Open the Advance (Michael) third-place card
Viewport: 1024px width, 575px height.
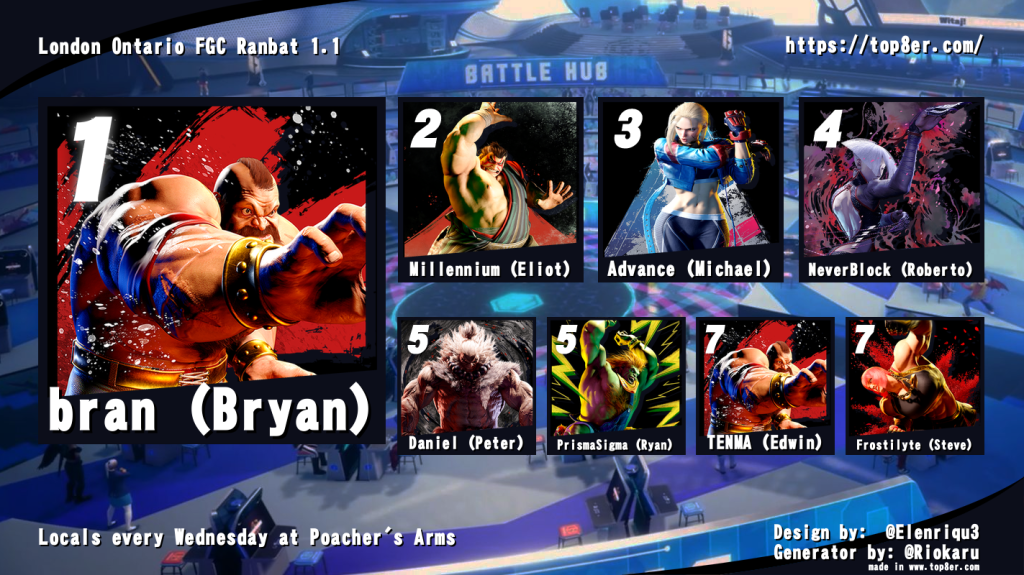click(x=690, y=190)
